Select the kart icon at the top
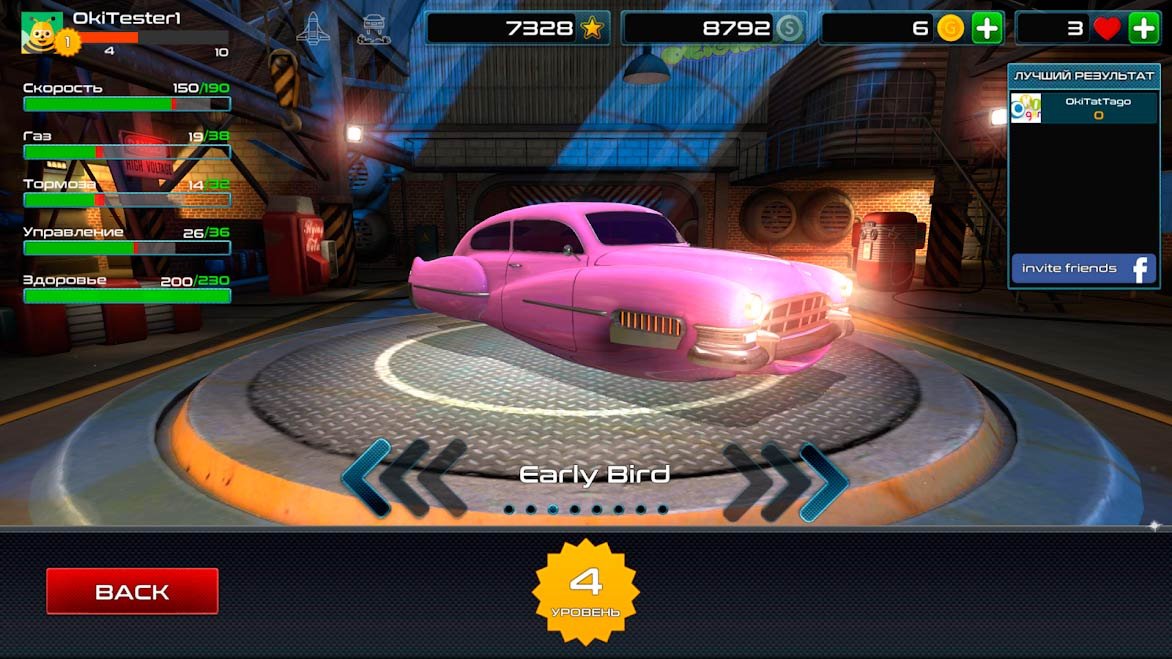1172x659 pixels. [x=372, y=29]
